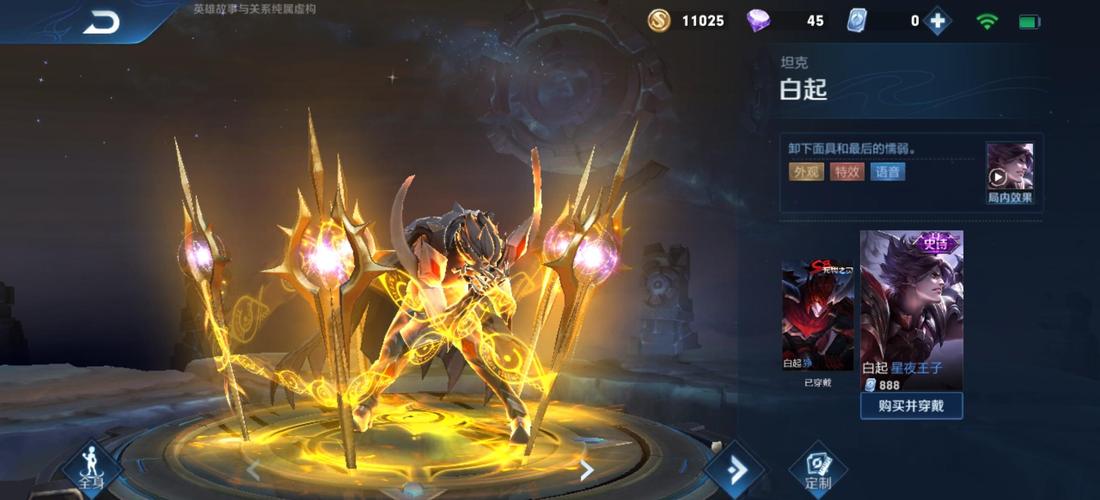This screenshot has height=500, width=1100.
Task: Show next skin with the right arrow
Action: 587,470
